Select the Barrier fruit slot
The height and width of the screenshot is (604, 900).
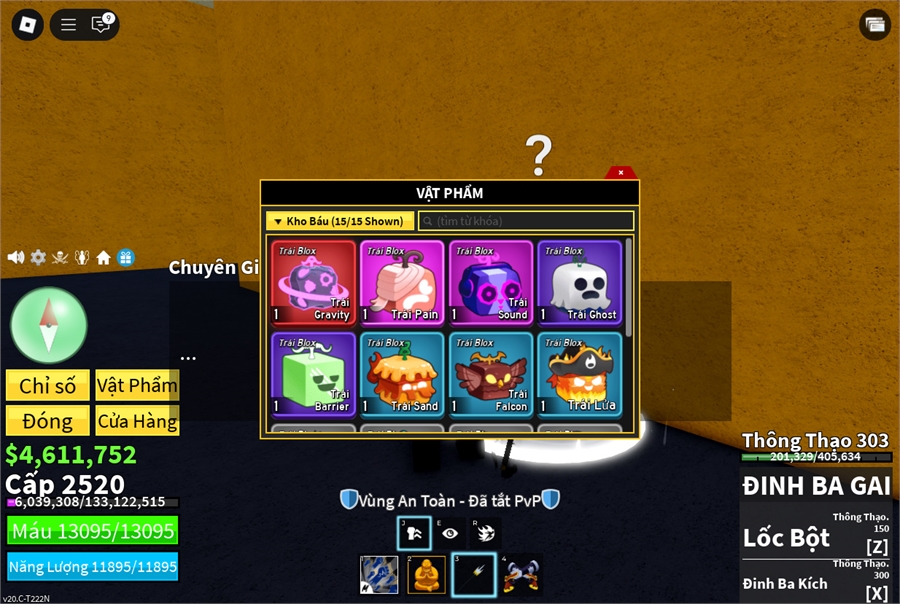tap(313, 374)
